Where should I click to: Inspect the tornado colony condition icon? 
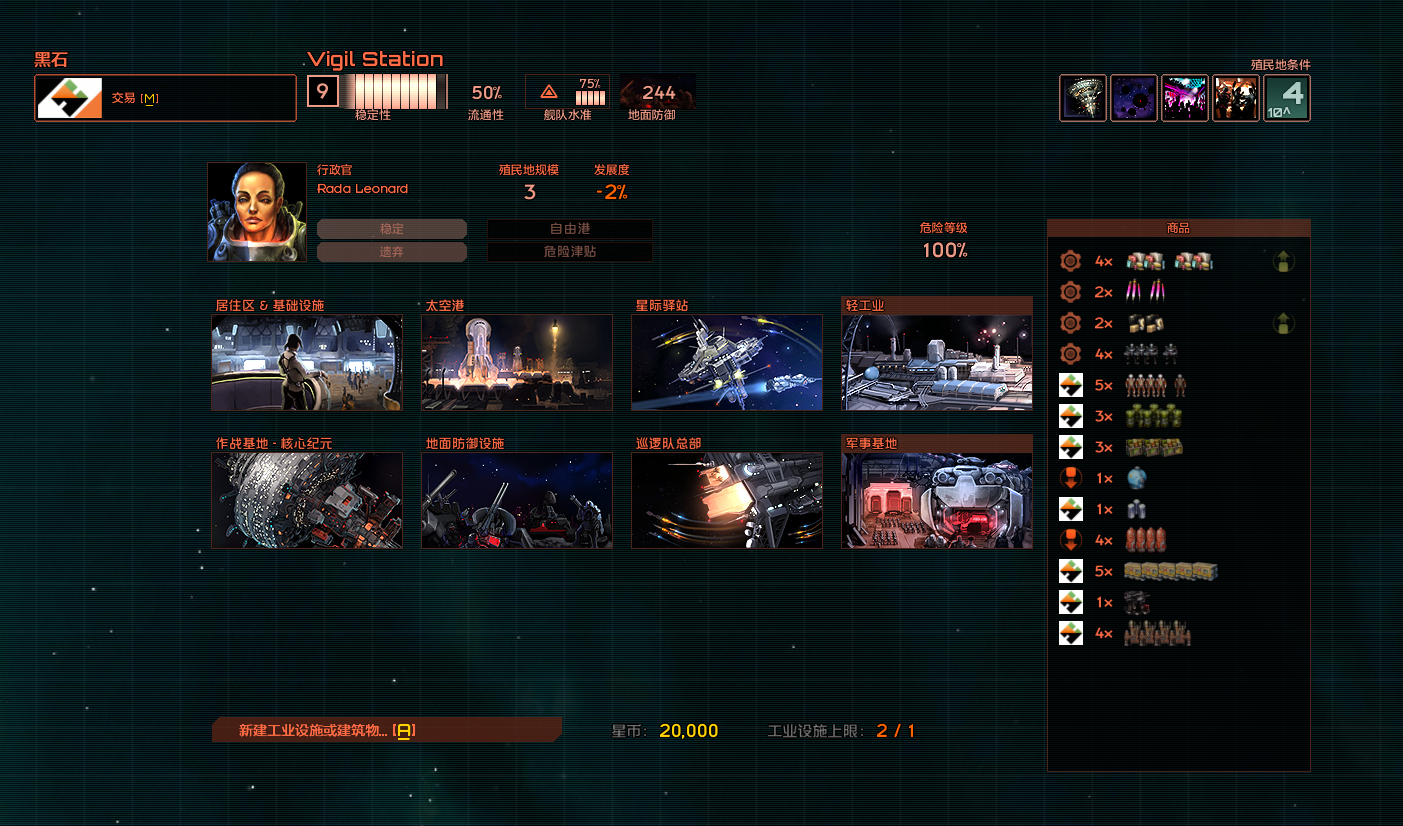pos(1083,98)
